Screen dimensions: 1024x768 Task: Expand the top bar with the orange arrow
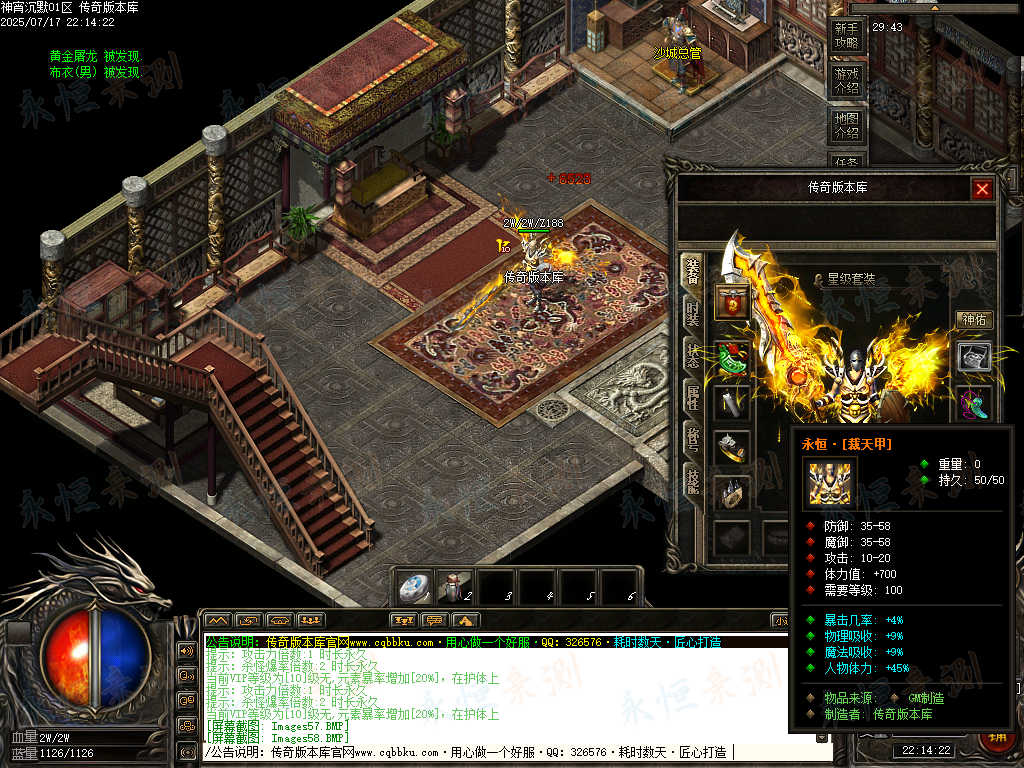point(935,6)
